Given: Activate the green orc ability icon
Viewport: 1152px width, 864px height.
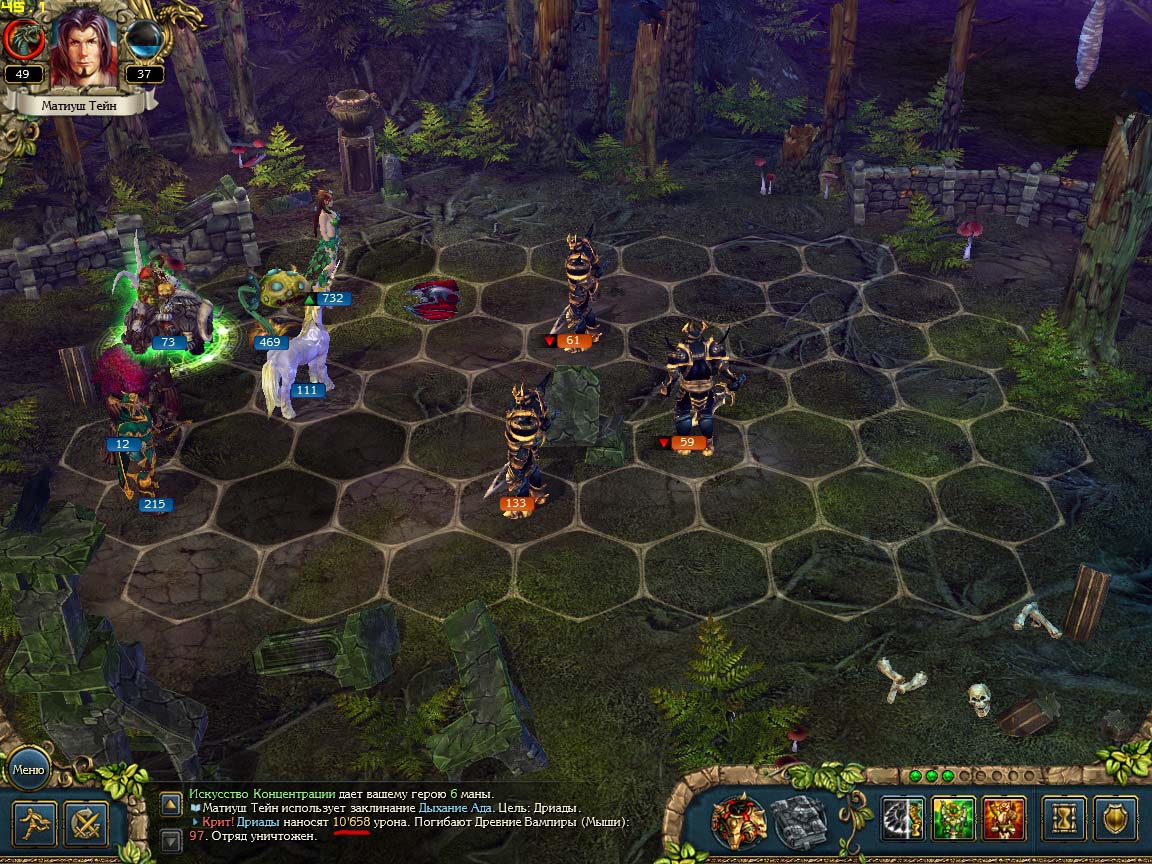Looking at the screenshot, I should (953, 819).
